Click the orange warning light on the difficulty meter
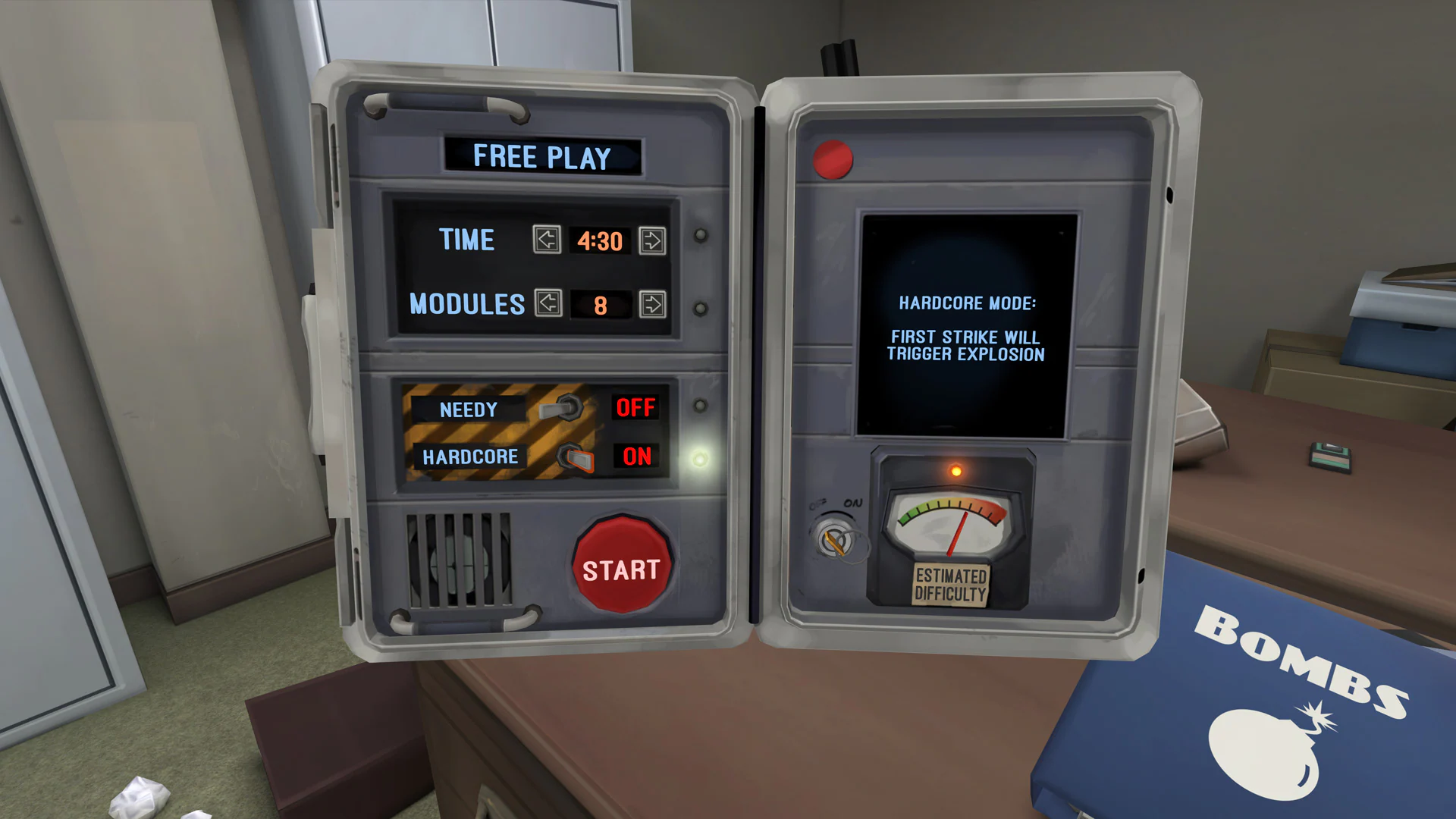Screen dimensions: 1456x819 coord(956,472)
